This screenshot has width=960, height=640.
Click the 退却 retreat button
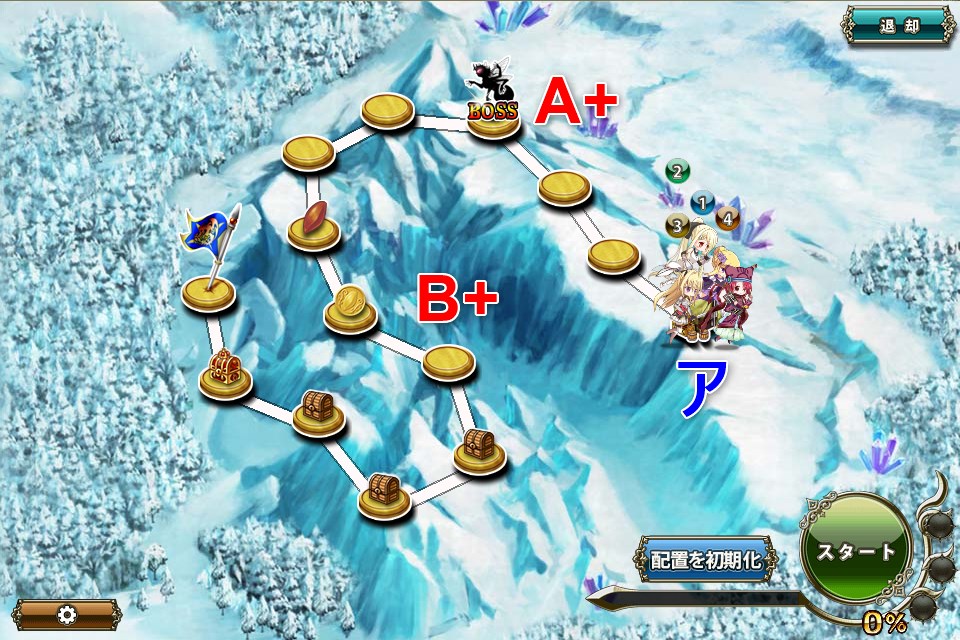(x=897, y=26)
